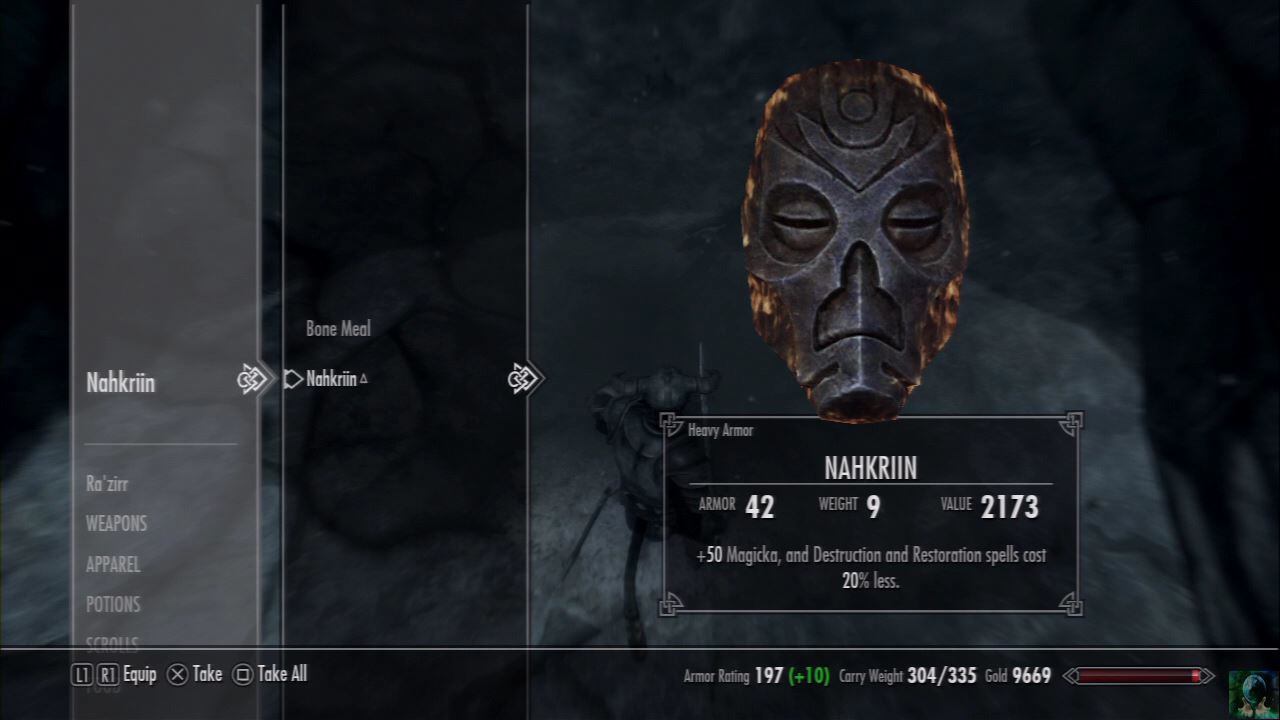Screen dimensions: 1280x720
Task: Show the POTIONS category
Action: tap(113, 605)
